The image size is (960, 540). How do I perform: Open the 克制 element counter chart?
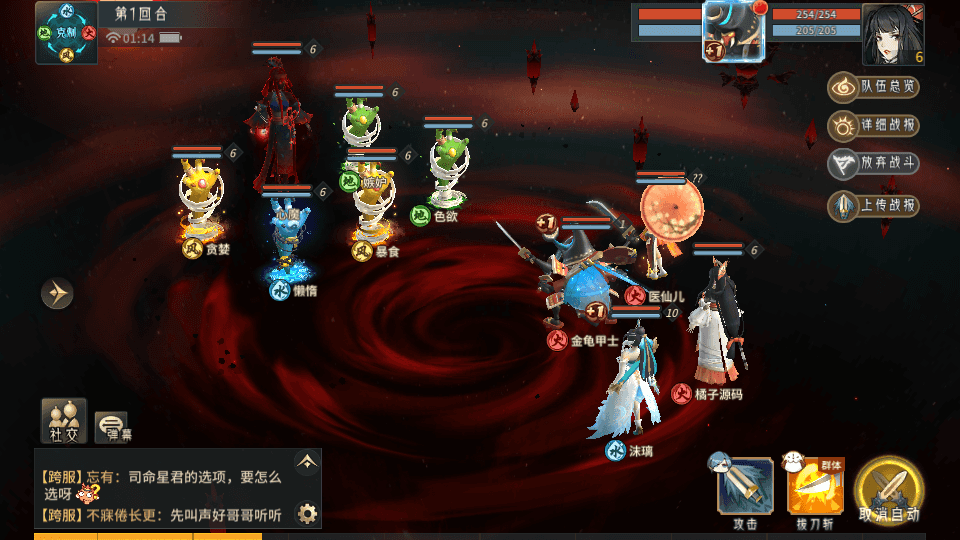pos(66,32)
